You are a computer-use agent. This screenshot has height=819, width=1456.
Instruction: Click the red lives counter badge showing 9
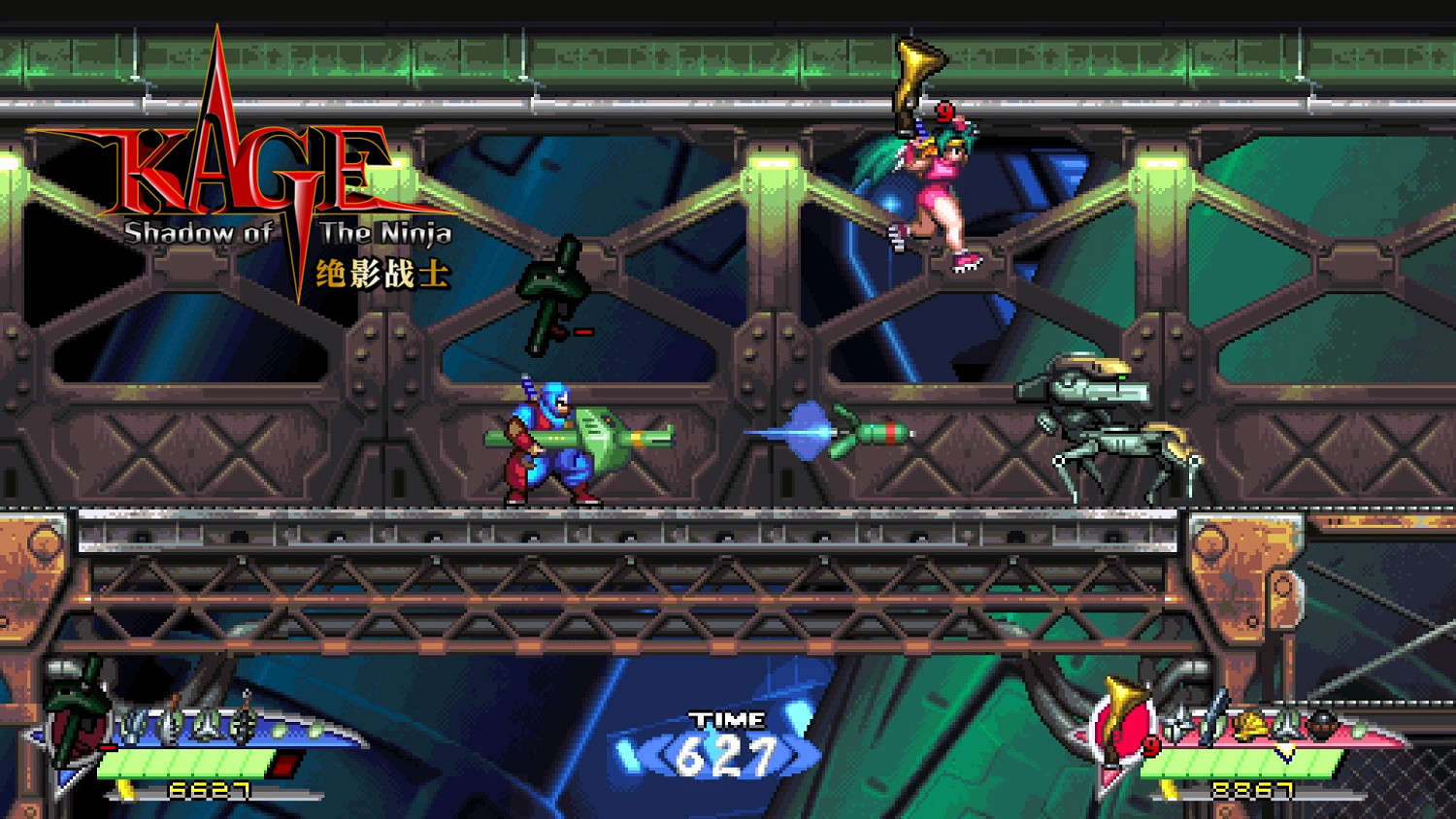click(1150, 743)
